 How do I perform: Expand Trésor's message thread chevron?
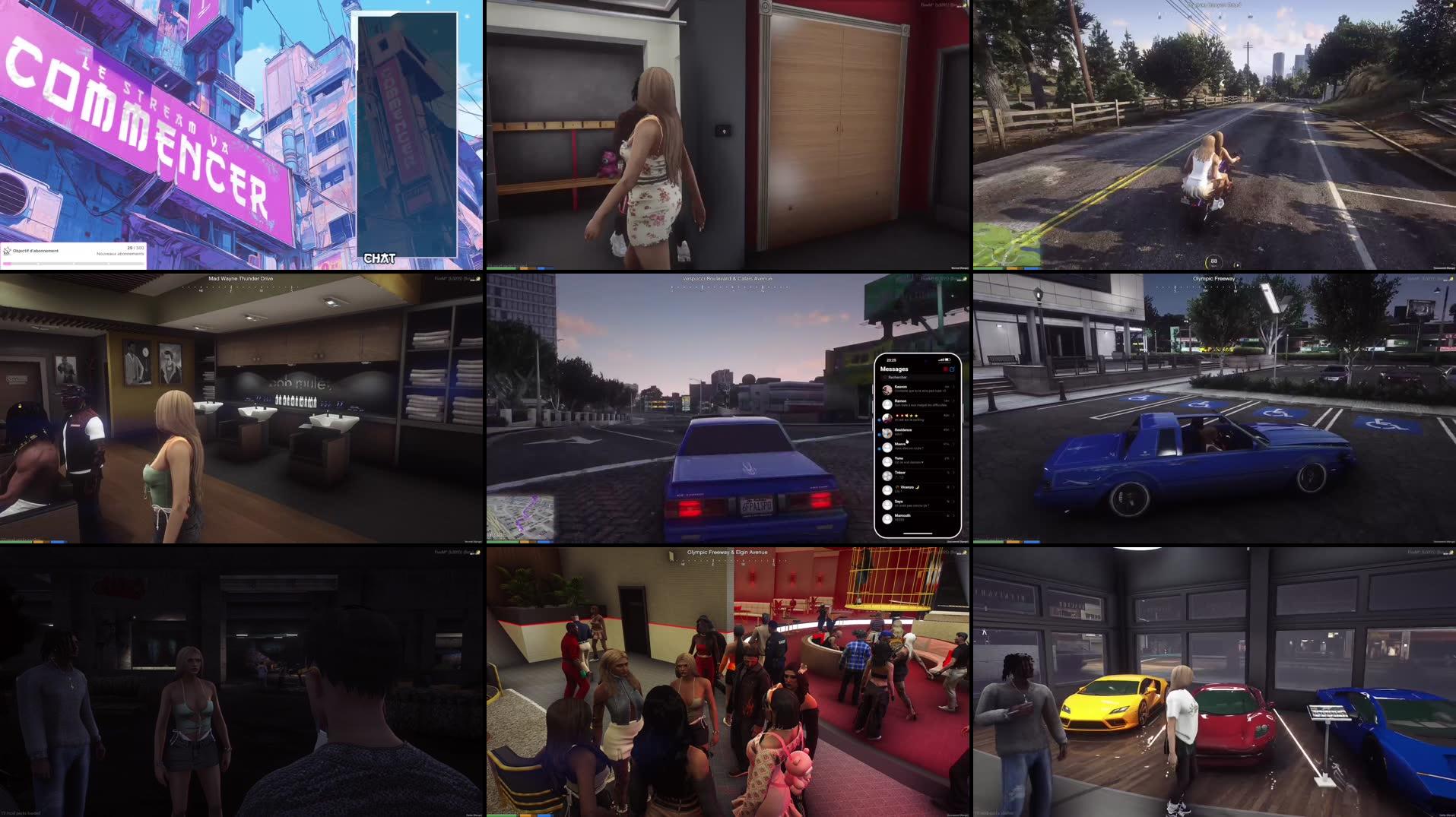(x=953, y=473)
